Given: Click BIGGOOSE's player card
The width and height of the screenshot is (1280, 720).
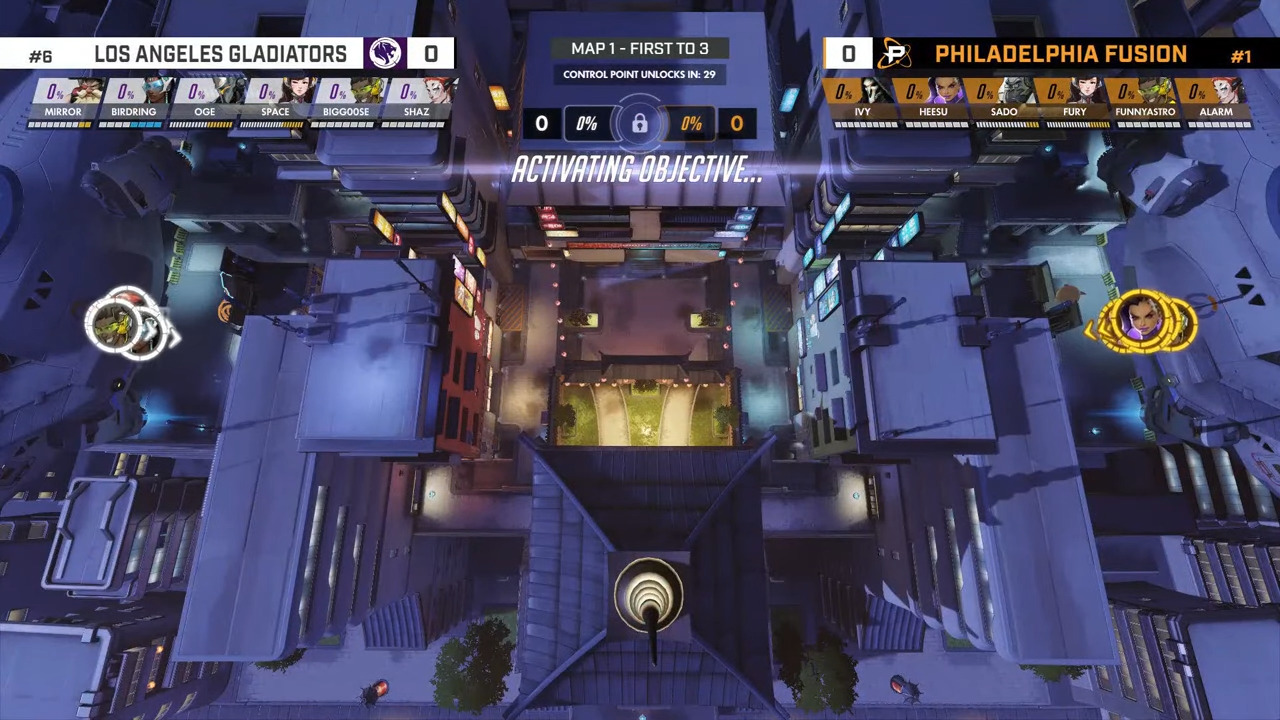Looking at the screenshot, I should (346, 102).
